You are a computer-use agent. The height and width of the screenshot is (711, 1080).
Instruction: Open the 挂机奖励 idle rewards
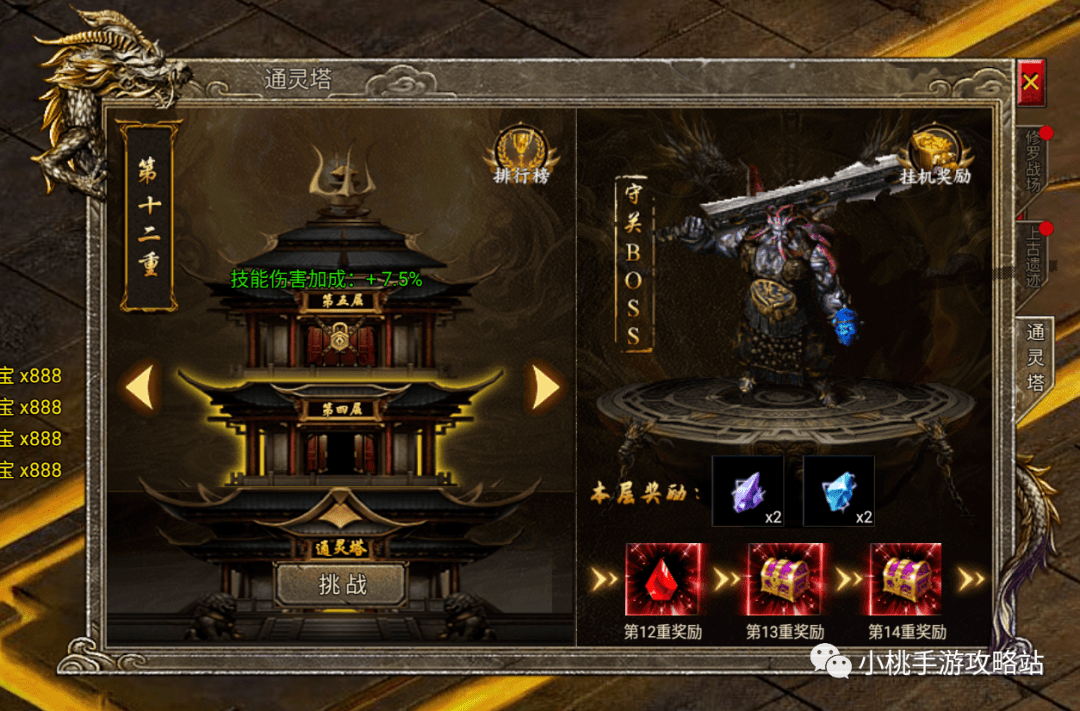click(933, 158)
